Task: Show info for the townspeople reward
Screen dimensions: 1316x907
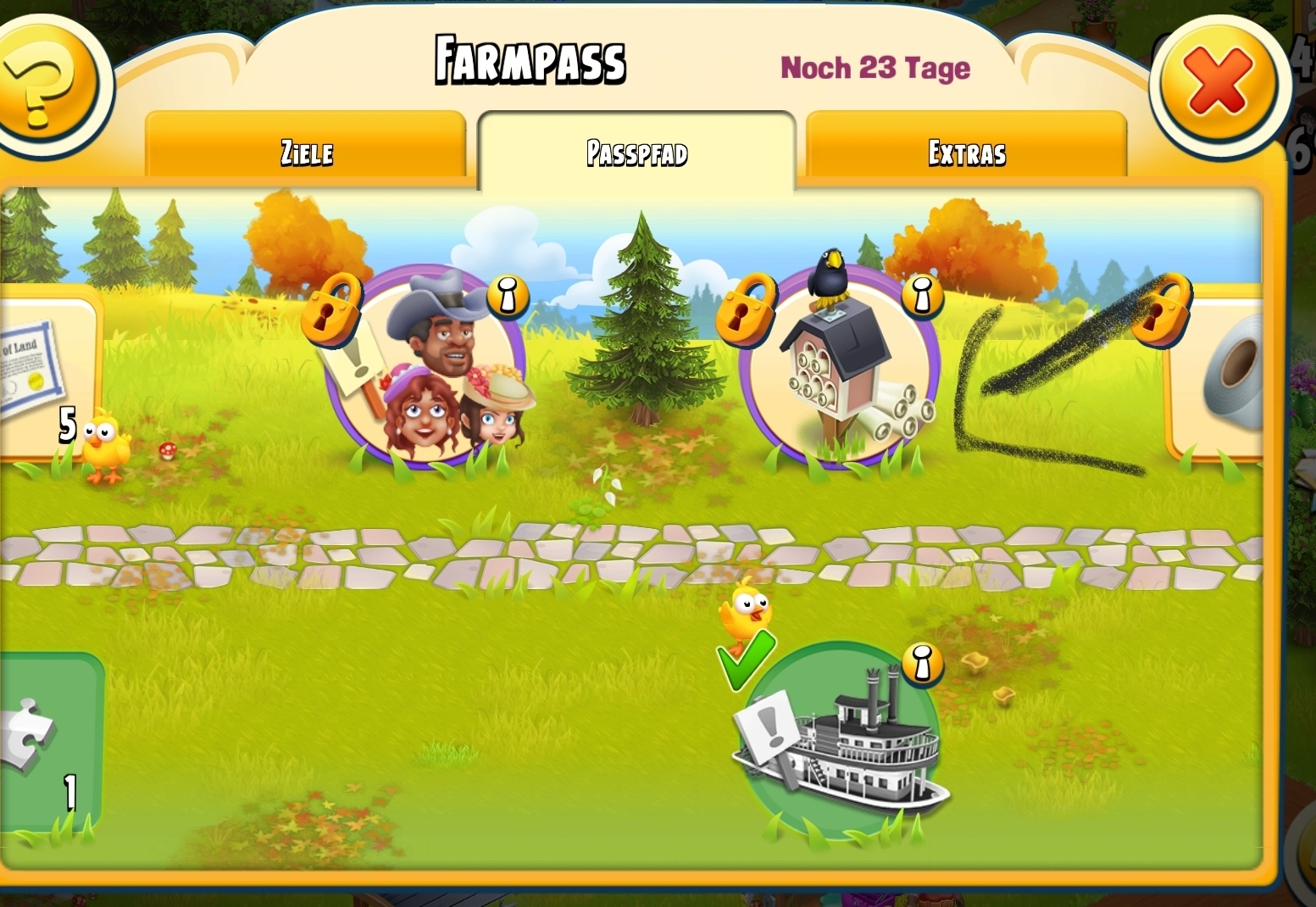Action: pyautogui.click(x=507, y=297)
